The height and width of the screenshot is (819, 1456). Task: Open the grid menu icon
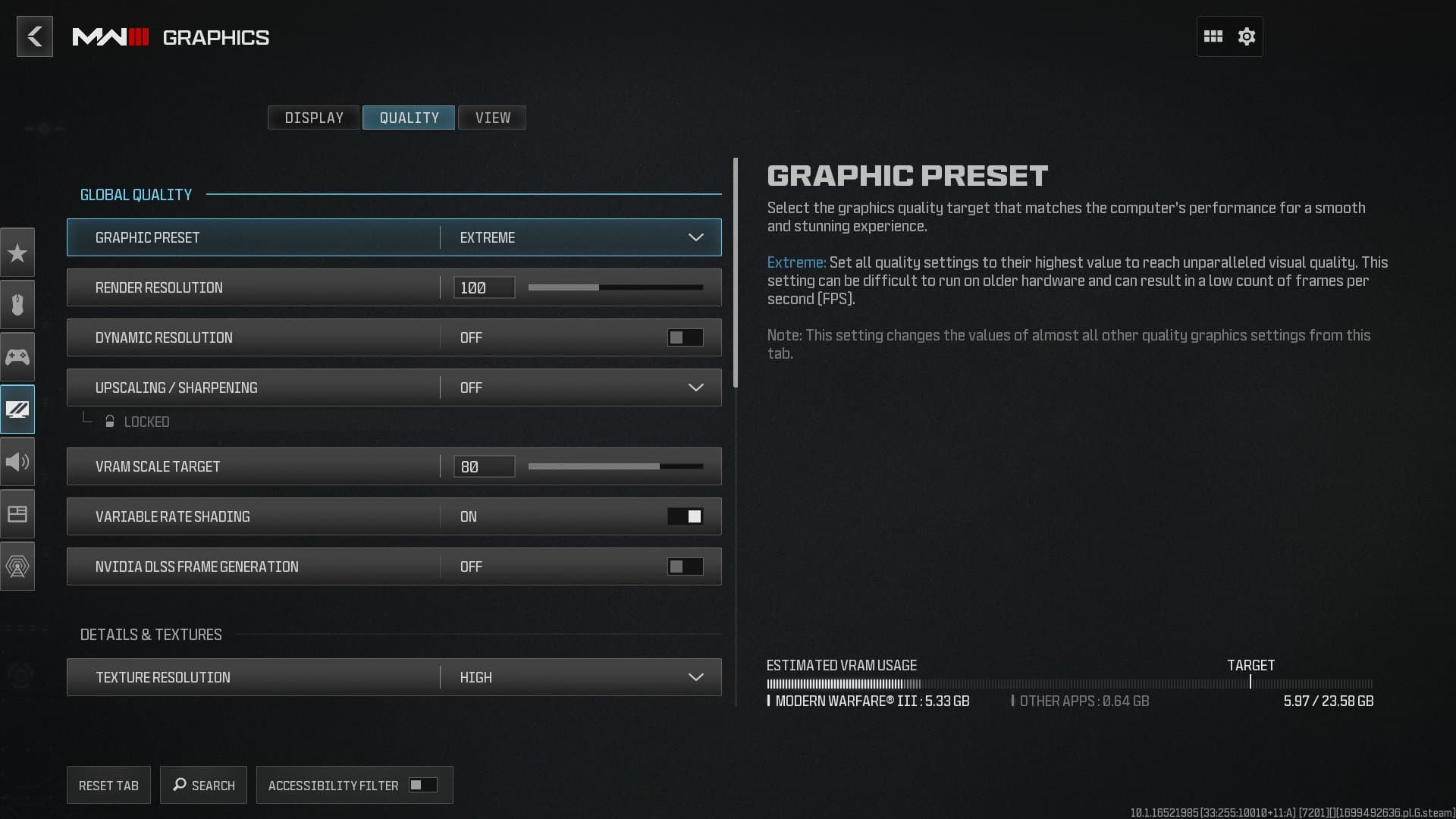1213,36
